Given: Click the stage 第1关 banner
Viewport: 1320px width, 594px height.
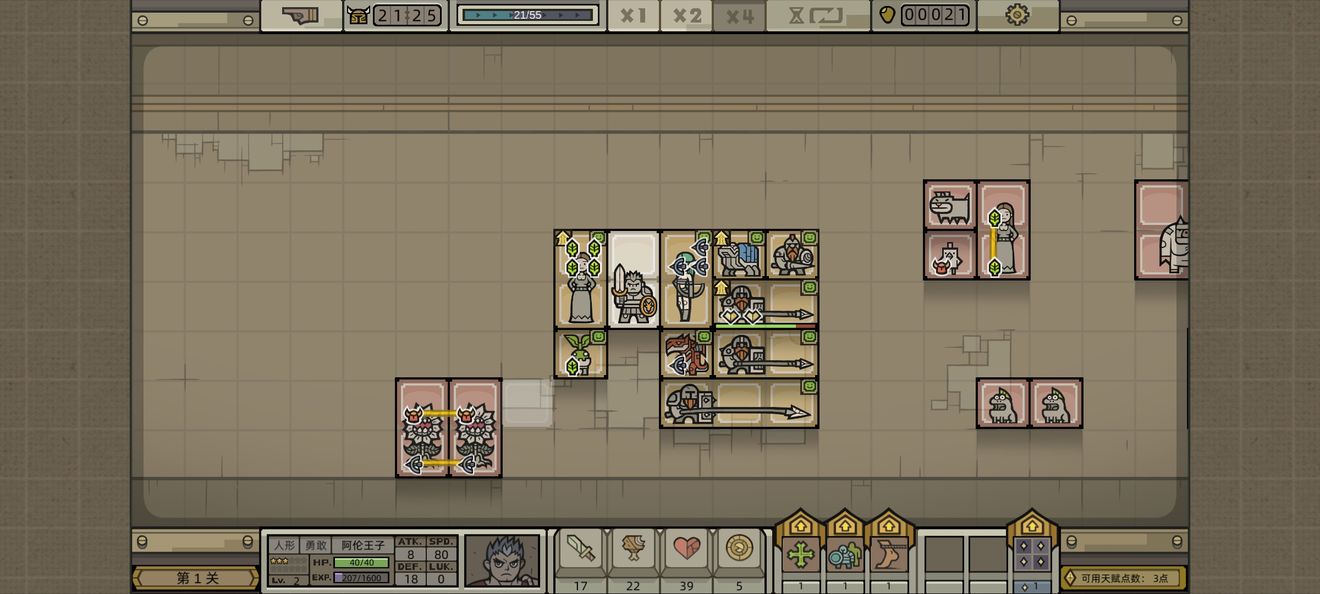Looking at the screenshot, I should (x=196, y=578).
